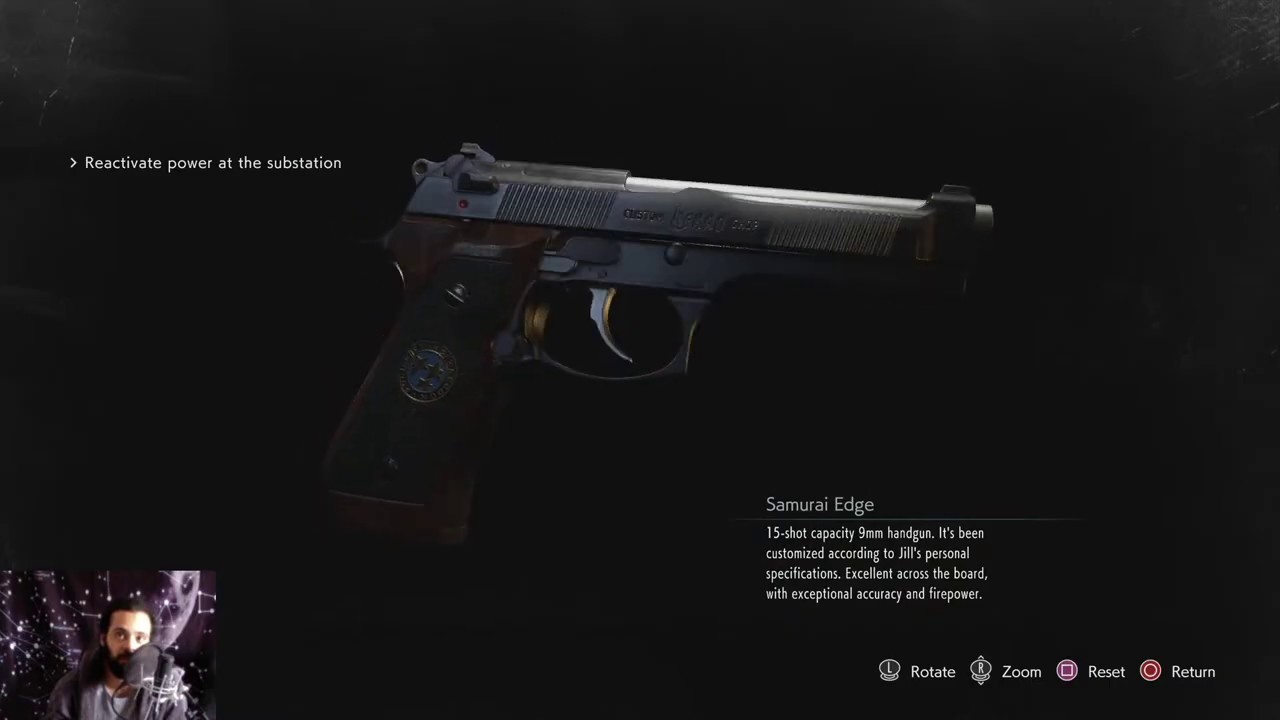Click the Rotate label text
Viewport: 1280px width, 720px height.
tap(932, 671)
